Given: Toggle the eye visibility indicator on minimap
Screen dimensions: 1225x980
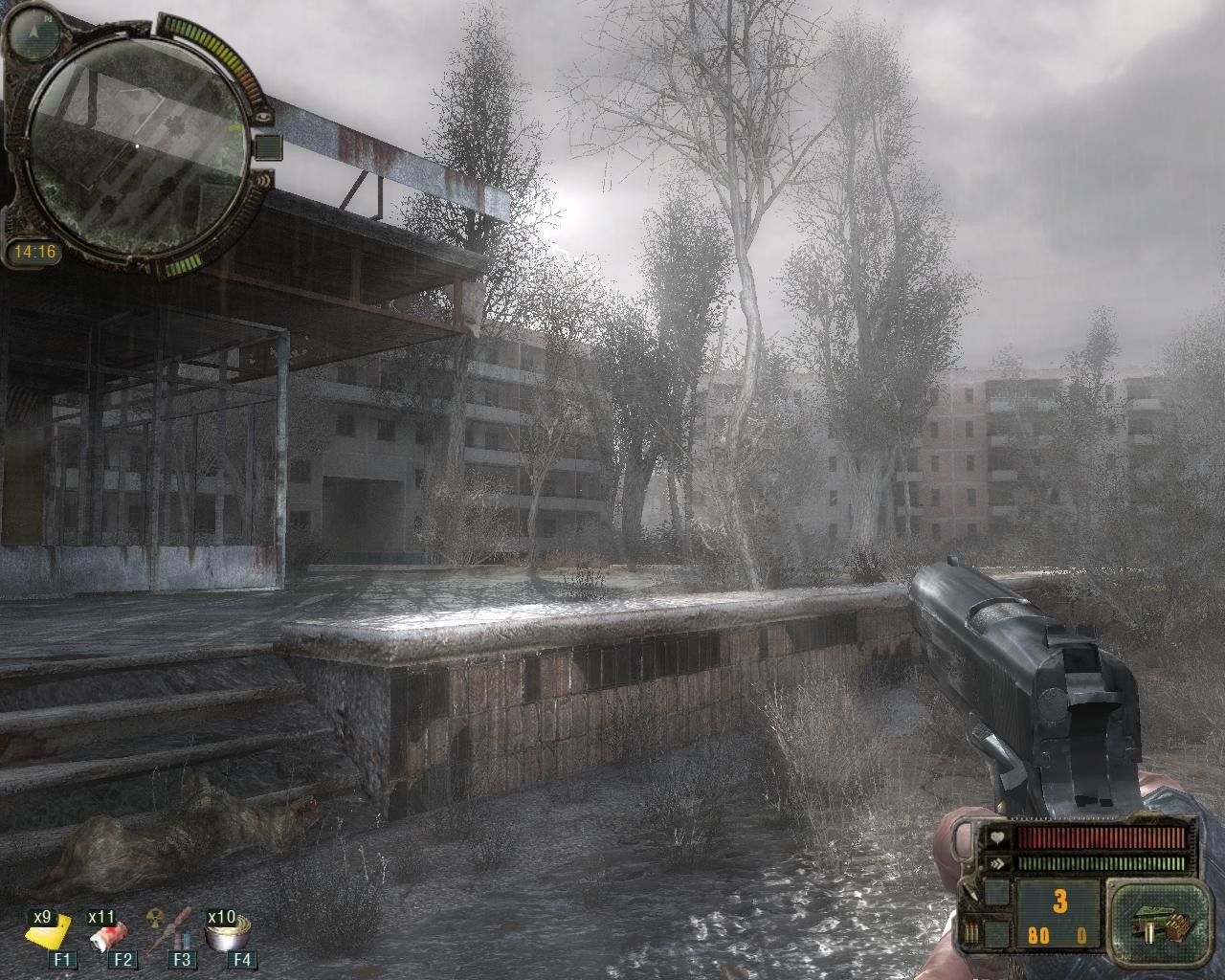Looking at the screenshot, I should 265,118.
